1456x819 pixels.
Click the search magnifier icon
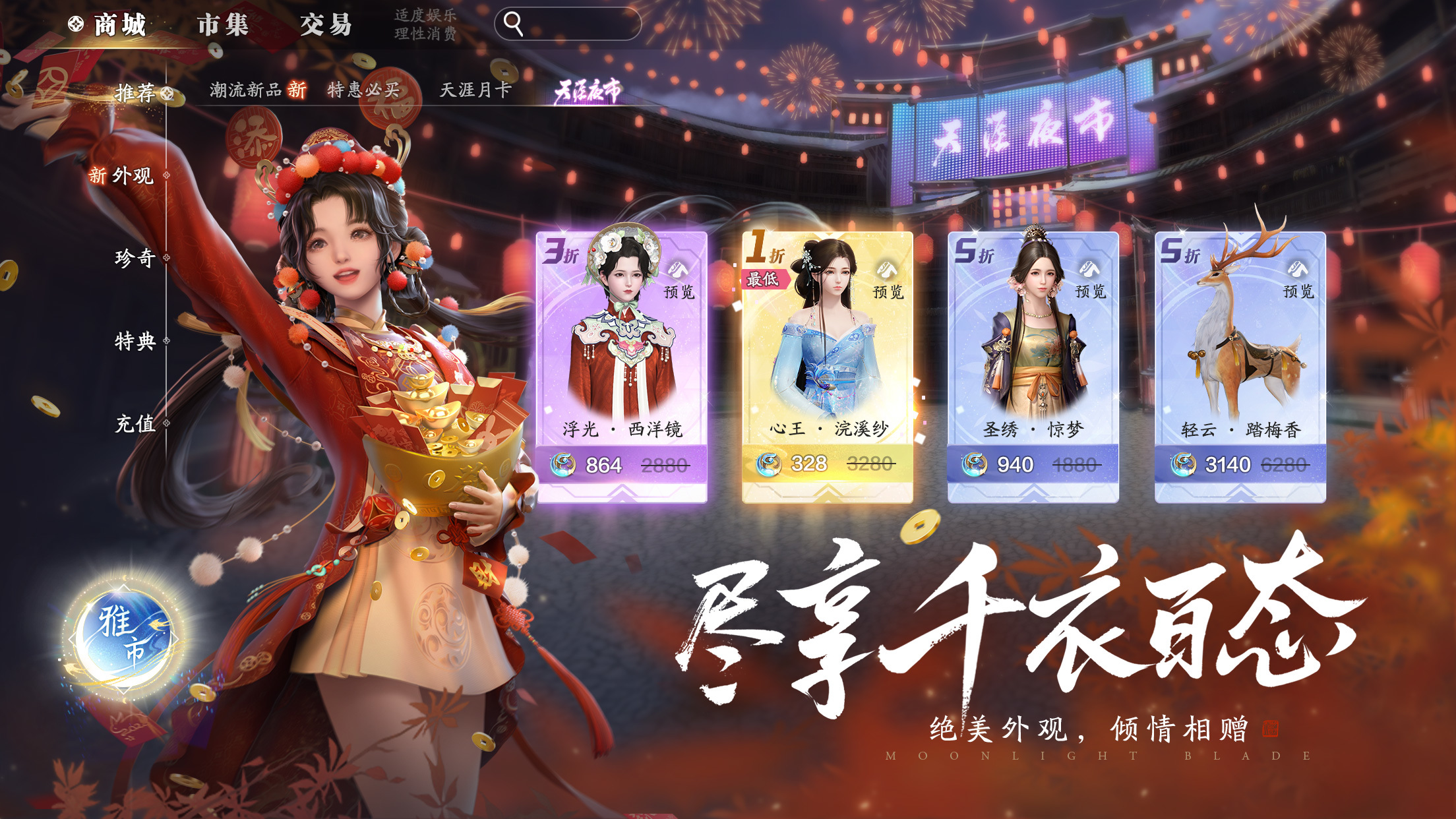(512, 24)
